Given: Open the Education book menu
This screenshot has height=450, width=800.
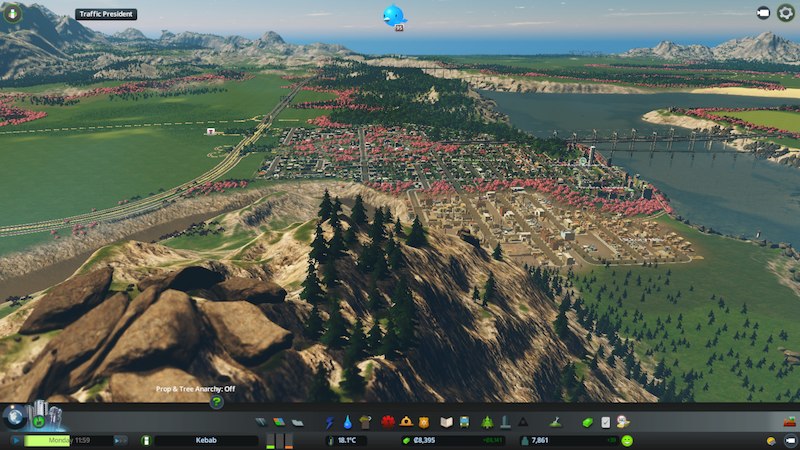Looking at the screenshot, I should pyautogui.click(x=447, y=423).
